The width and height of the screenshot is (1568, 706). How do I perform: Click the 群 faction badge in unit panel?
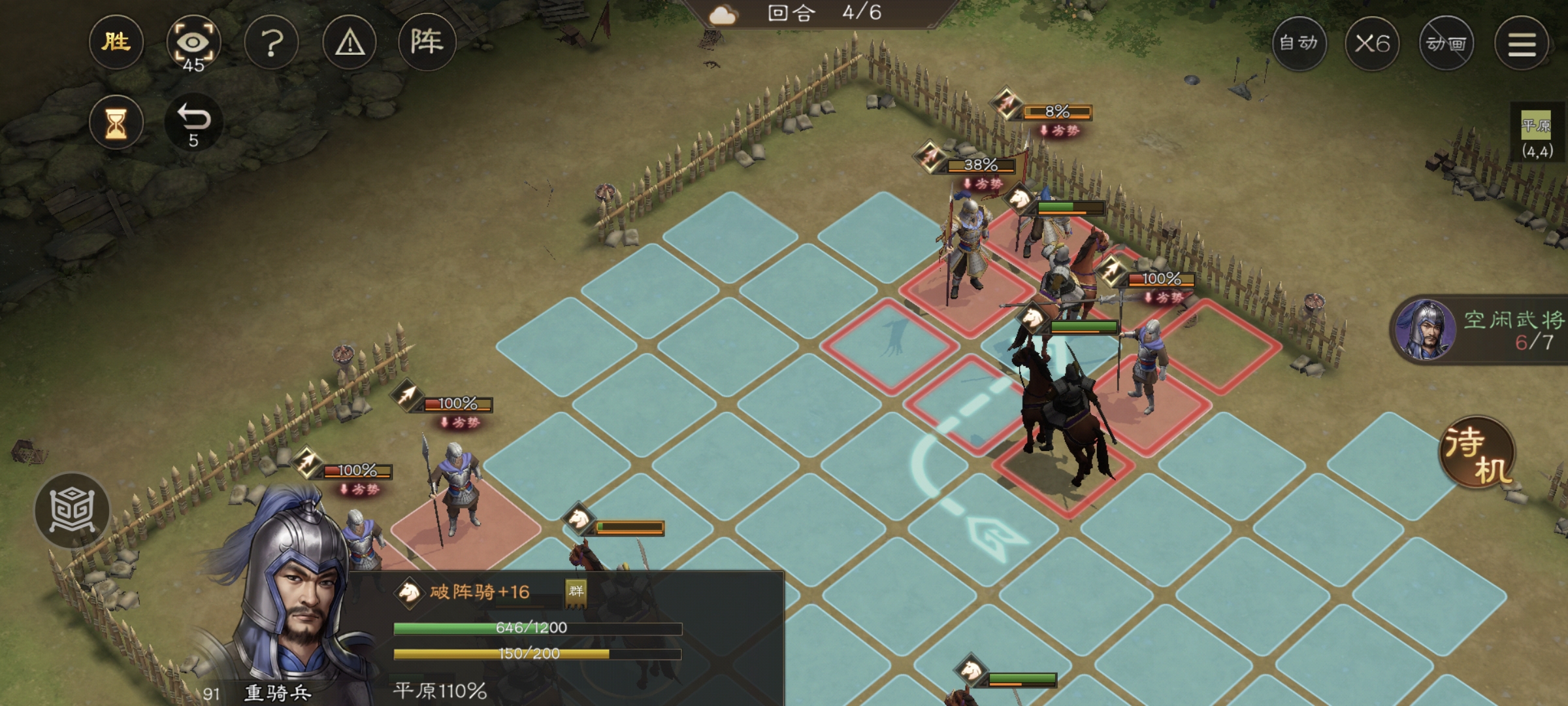click(x=576, y=592)
